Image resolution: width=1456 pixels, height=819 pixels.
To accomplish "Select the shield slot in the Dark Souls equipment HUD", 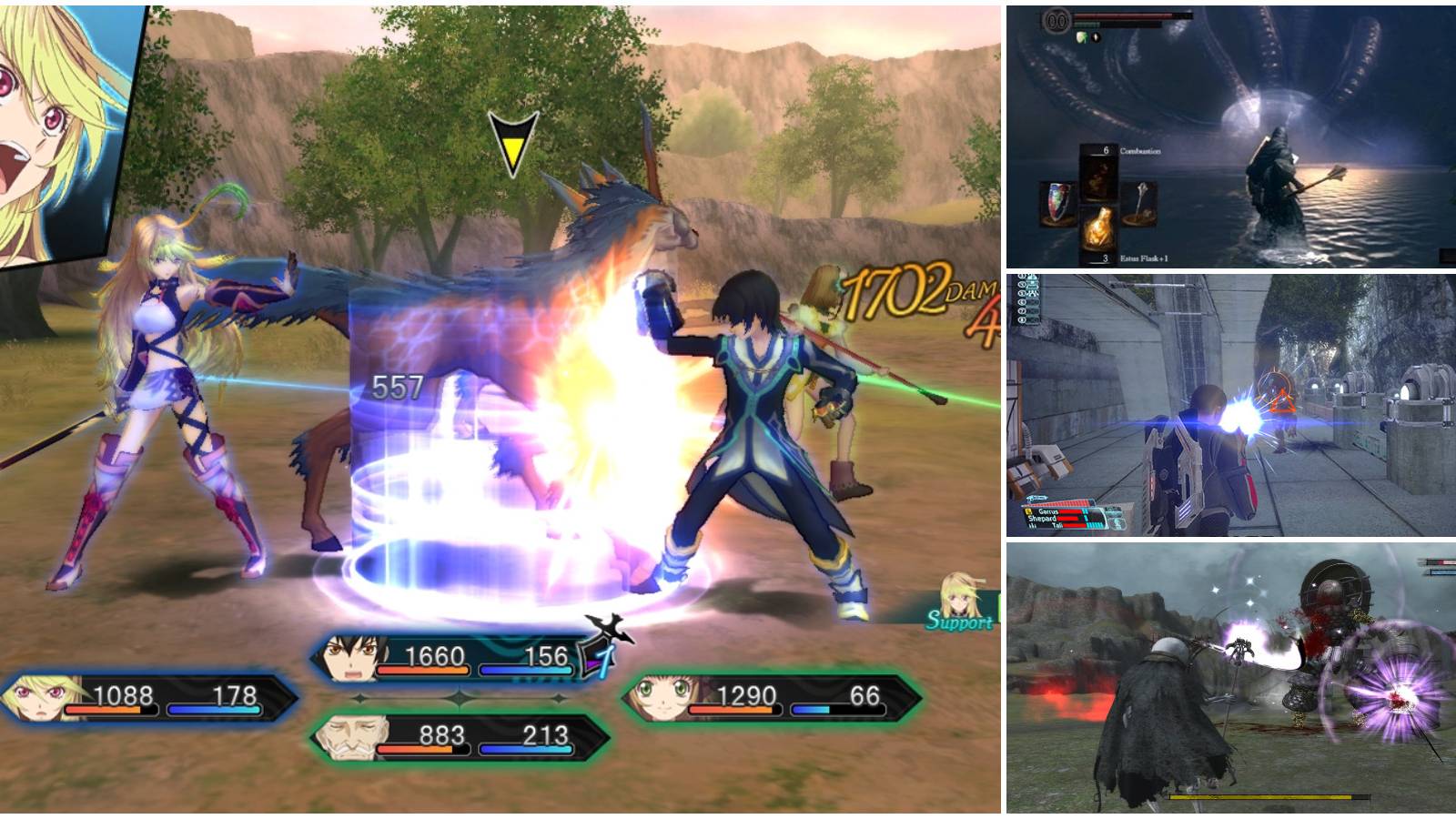I will (x=1057, y=202).
